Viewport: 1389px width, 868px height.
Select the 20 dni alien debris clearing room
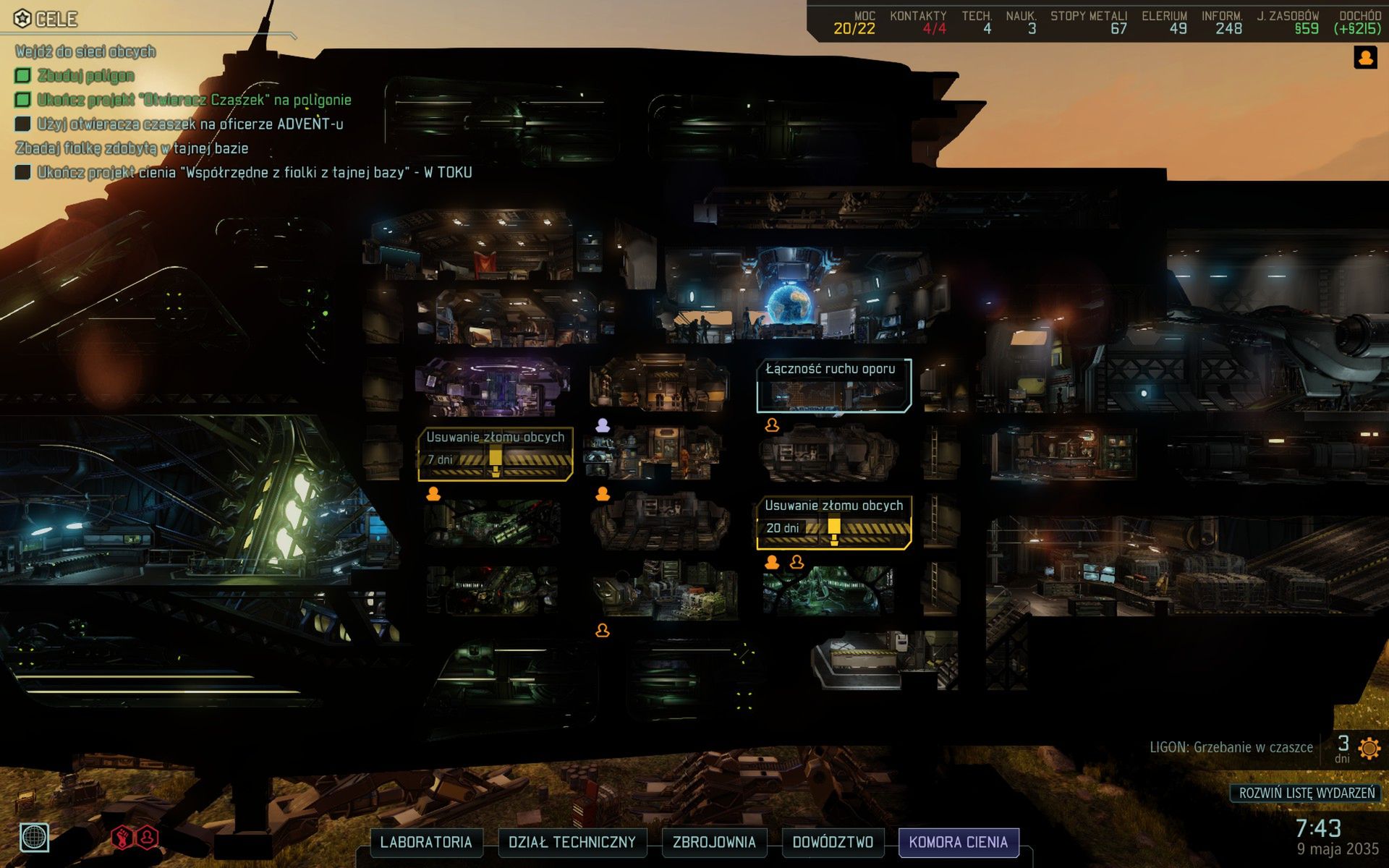point(833,522)
